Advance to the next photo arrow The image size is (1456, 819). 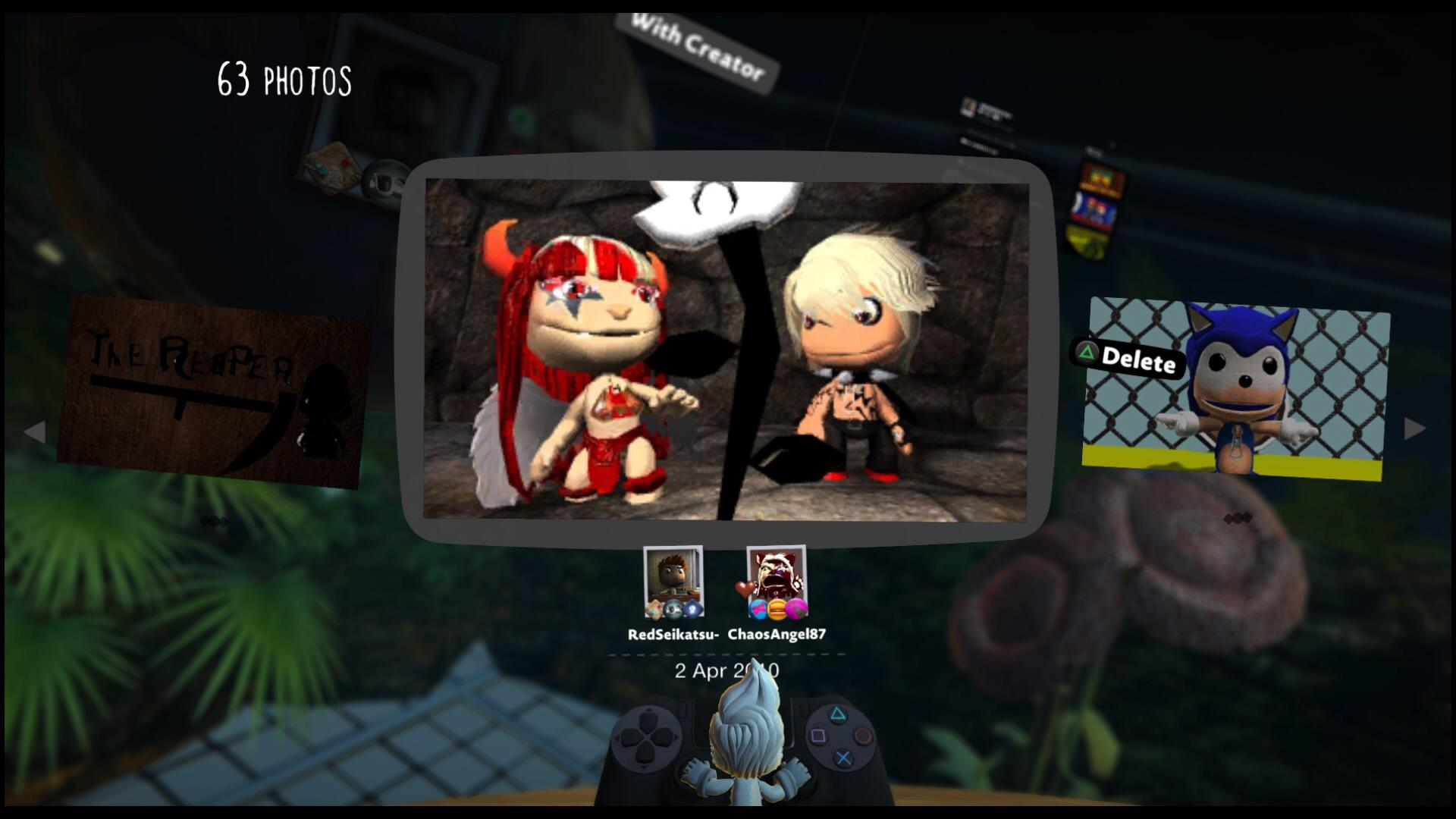tap(1414, 429)
